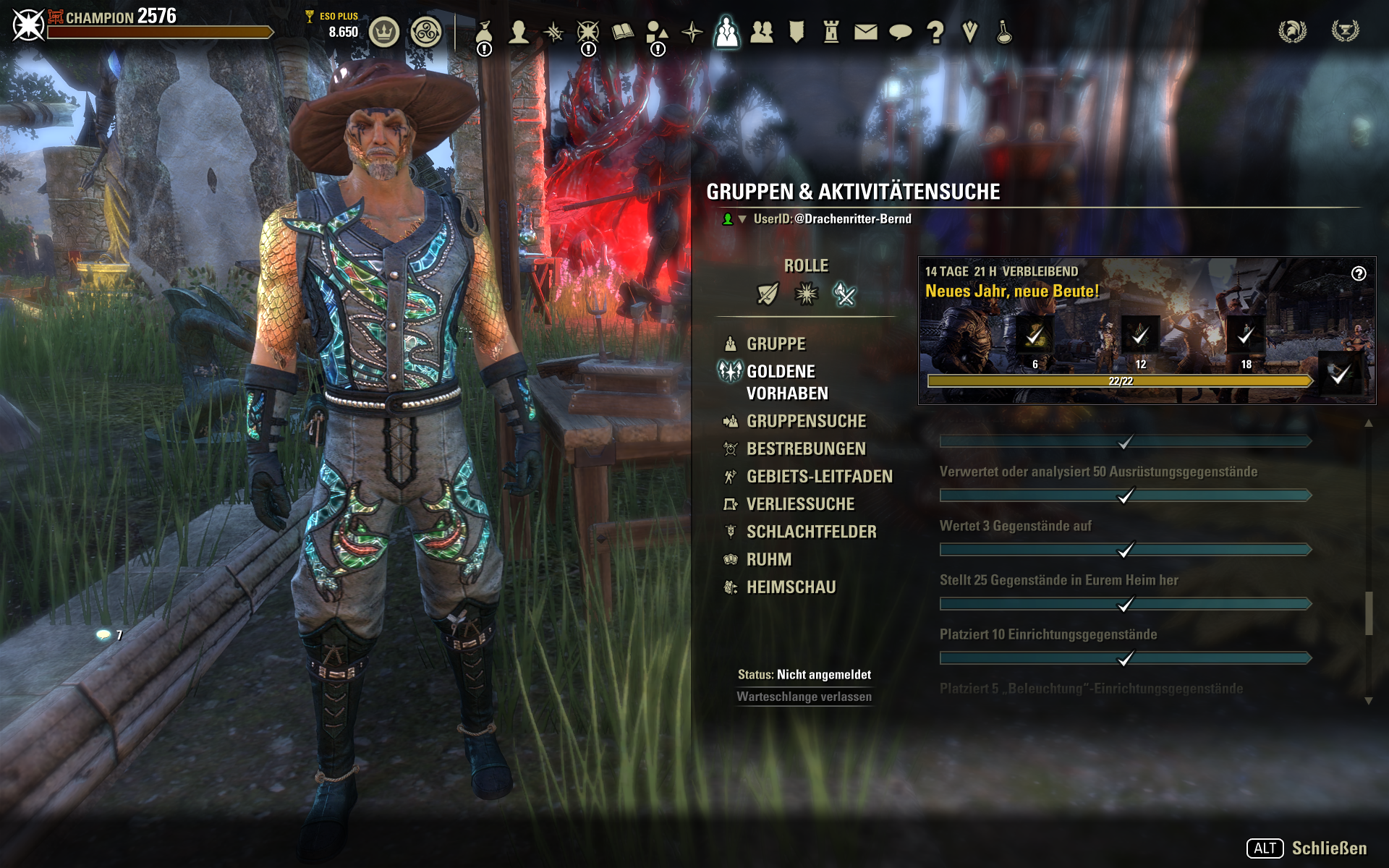This screenshot has height=868, width=1389.
Task: Select SCHLACHTFELDER from the list
Action: point(811,532)
